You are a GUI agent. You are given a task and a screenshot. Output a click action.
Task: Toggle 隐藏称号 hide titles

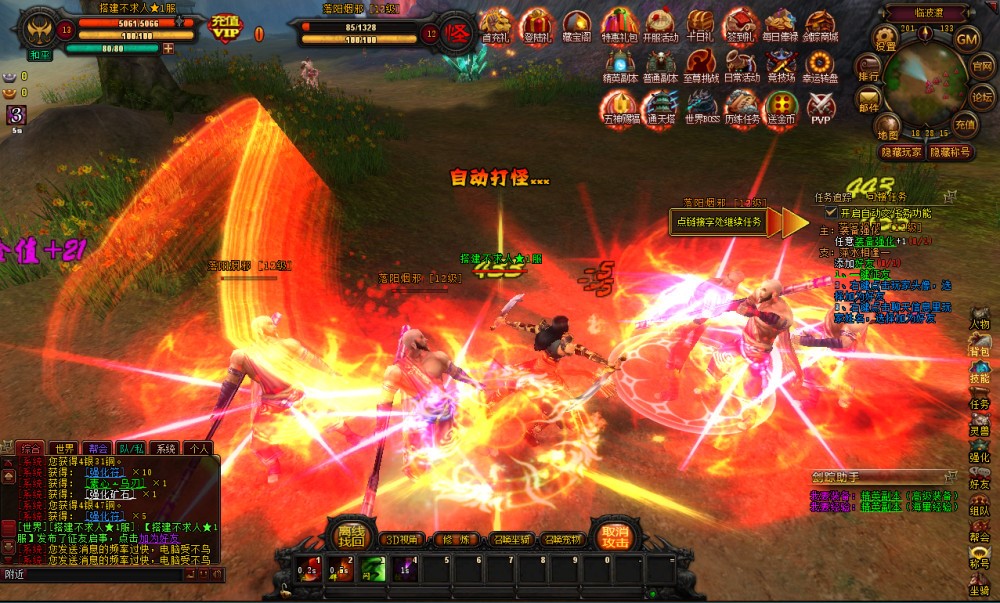click(950, 152)
